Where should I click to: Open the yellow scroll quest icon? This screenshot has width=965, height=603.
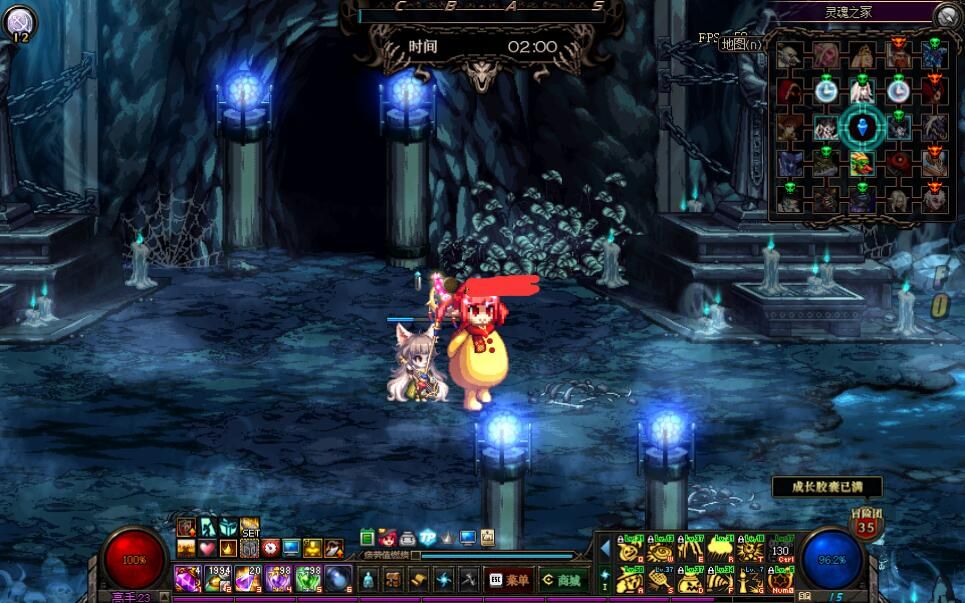(419, 579)
